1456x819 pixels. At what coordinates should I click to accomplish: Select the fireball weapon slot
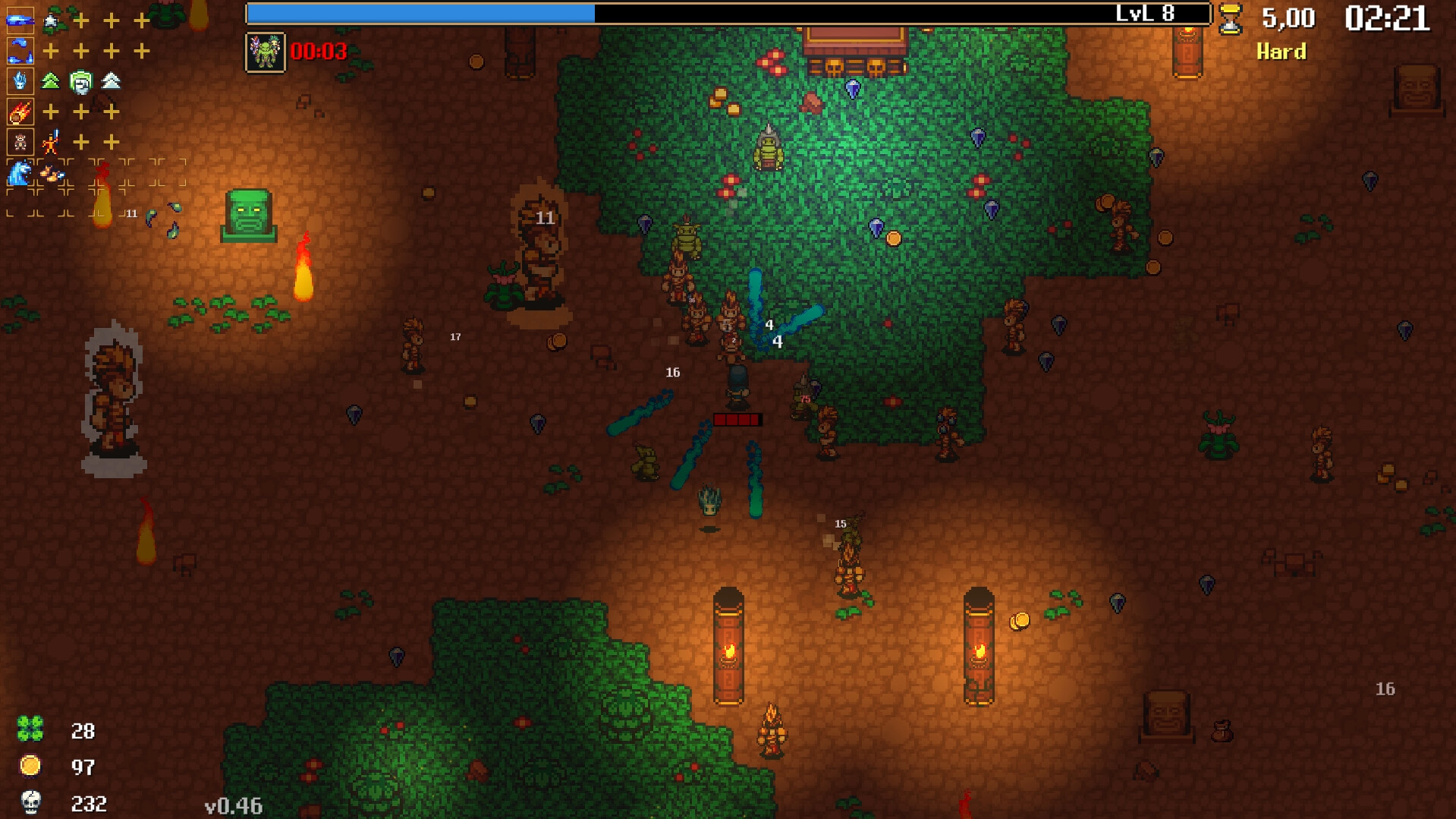click(x=19, y=112)
